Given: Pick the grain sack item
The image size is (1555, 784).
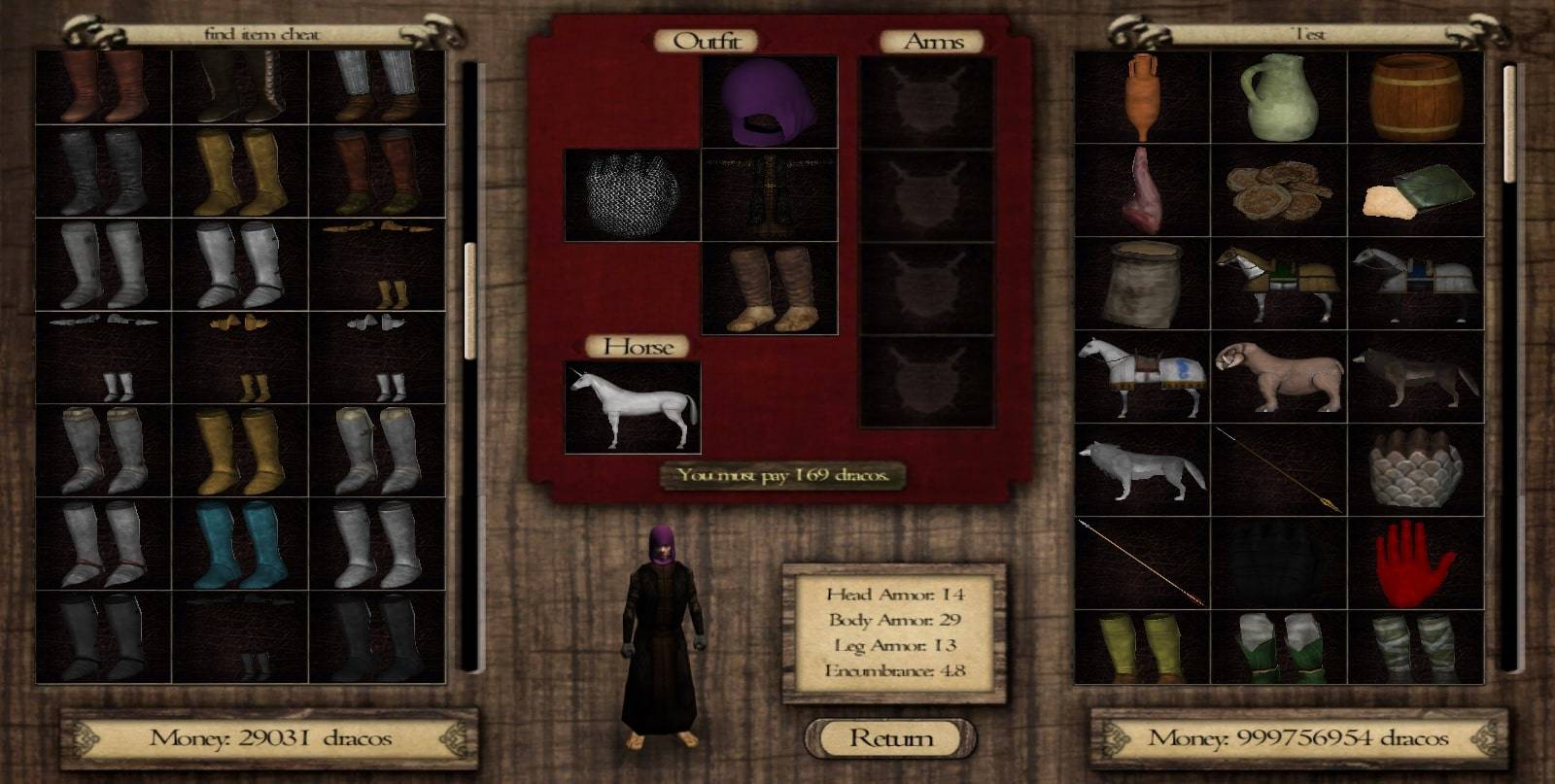Looking at the screenshot, I should pyautogui.click(x=1142, y=284).
